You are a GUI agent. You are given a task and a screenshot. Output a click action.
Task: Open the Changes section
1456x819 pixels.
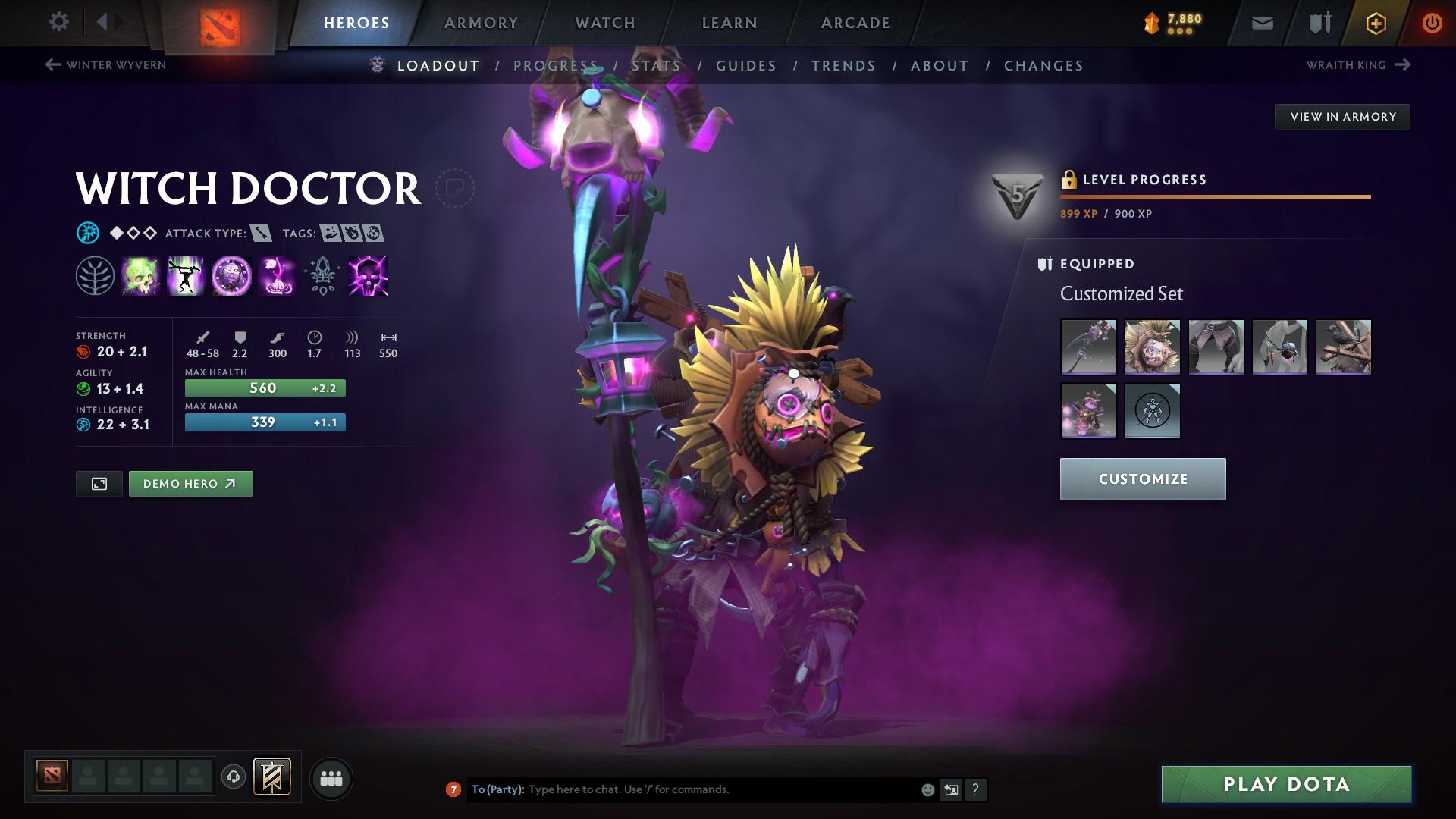coord(1043,66)
